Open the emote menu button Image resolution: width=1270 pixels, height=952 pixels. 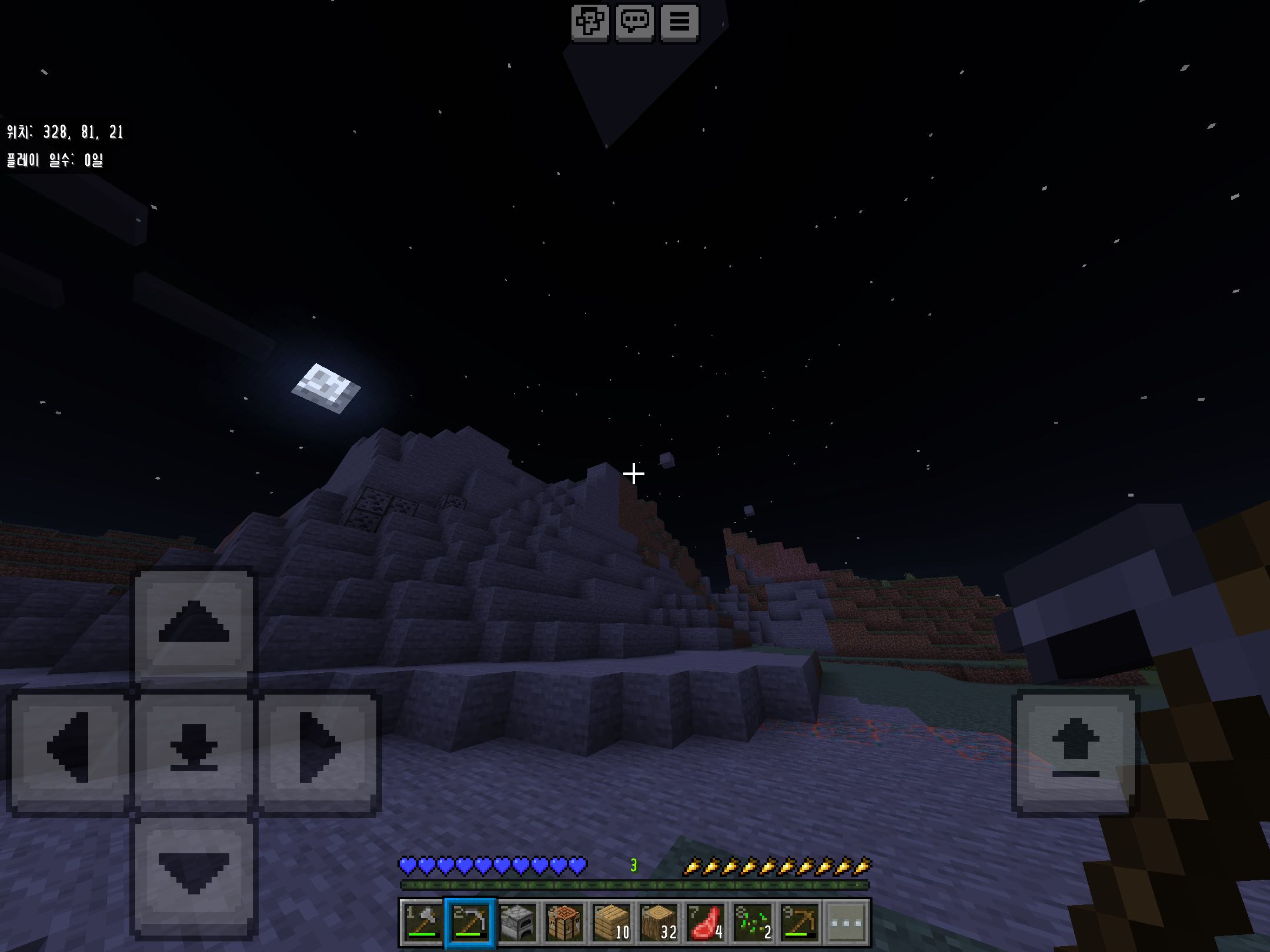pyautogui.click(x=590, y=22)
